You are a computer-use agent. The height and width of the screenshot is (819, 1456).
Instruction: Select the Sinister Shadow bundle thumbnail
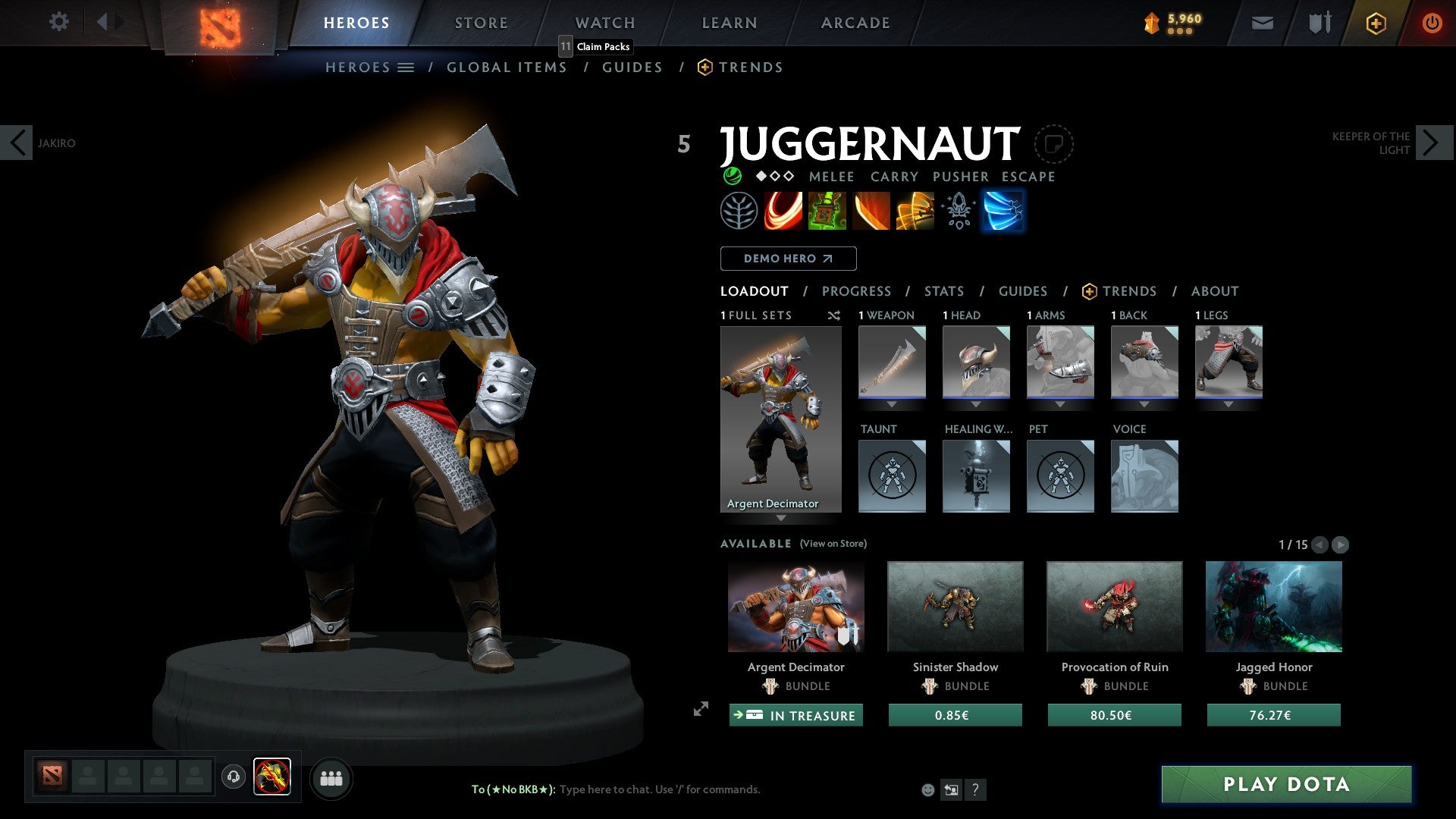(955, 607)
